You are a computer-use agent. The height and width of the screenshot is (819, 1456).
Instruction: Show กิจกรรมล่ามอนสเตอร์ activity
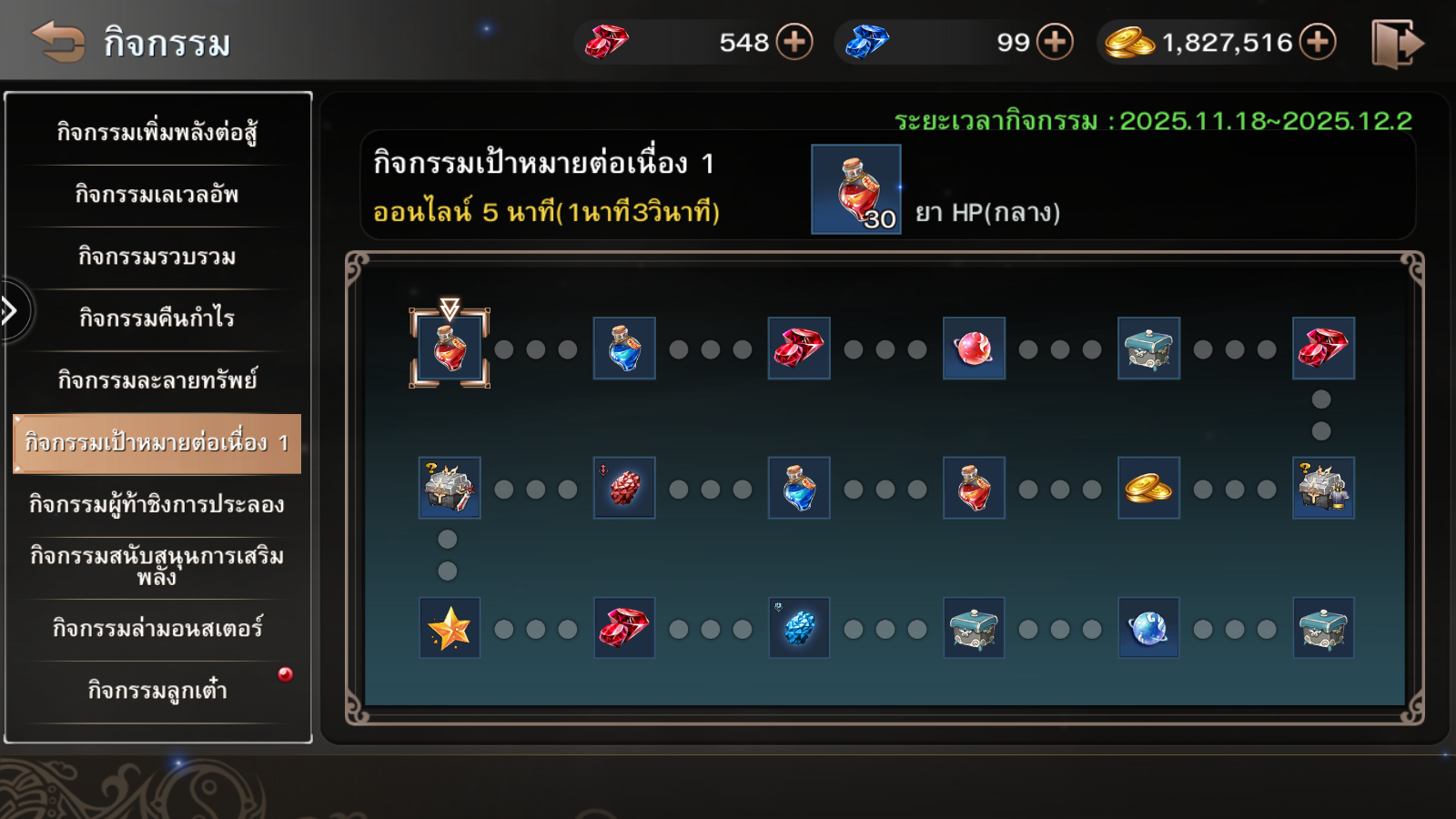(157, 629)
